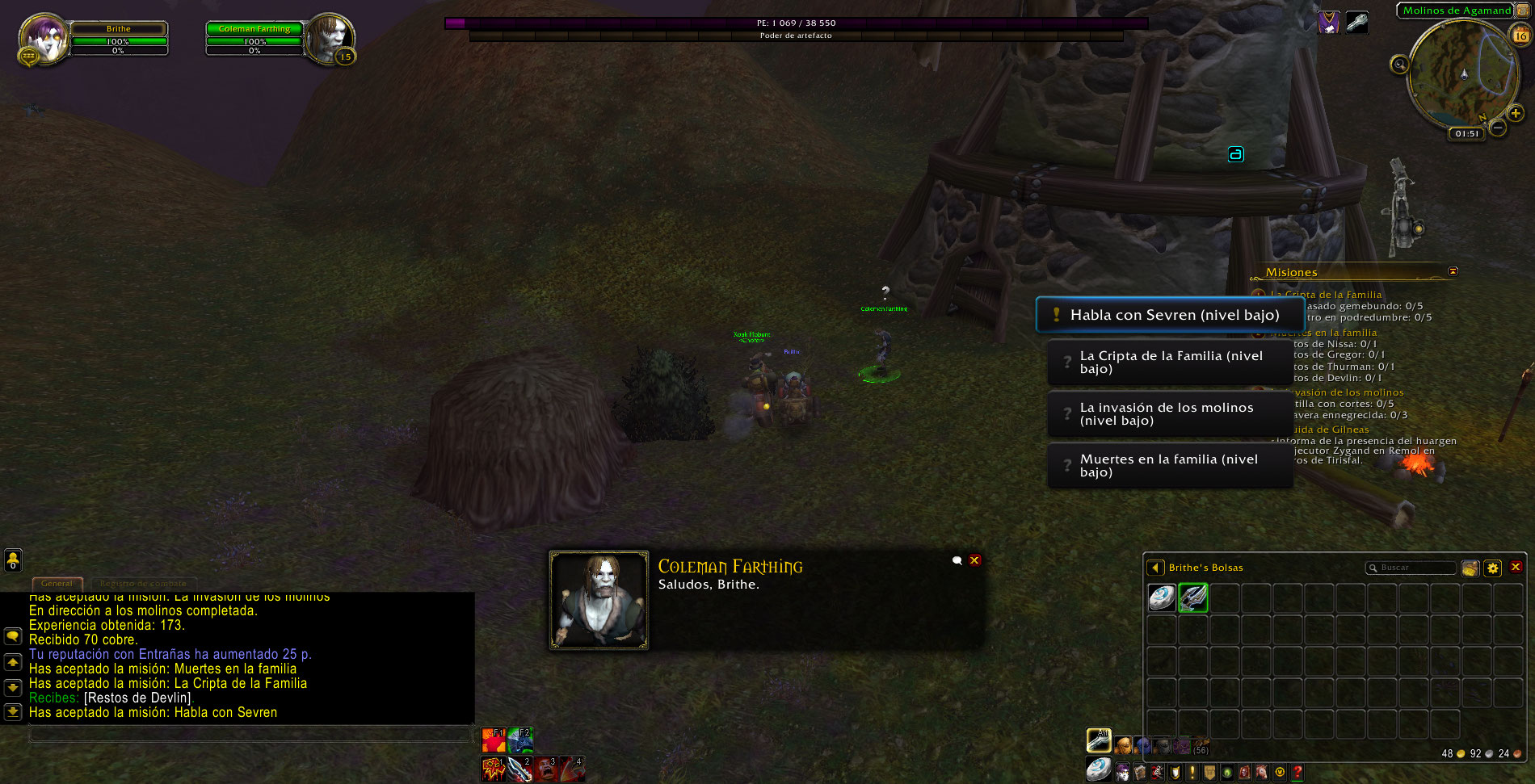Close the Coleman Farthing dialogue window
The width and height of the screenshot is (1535, 784).
tap(975, 560)
